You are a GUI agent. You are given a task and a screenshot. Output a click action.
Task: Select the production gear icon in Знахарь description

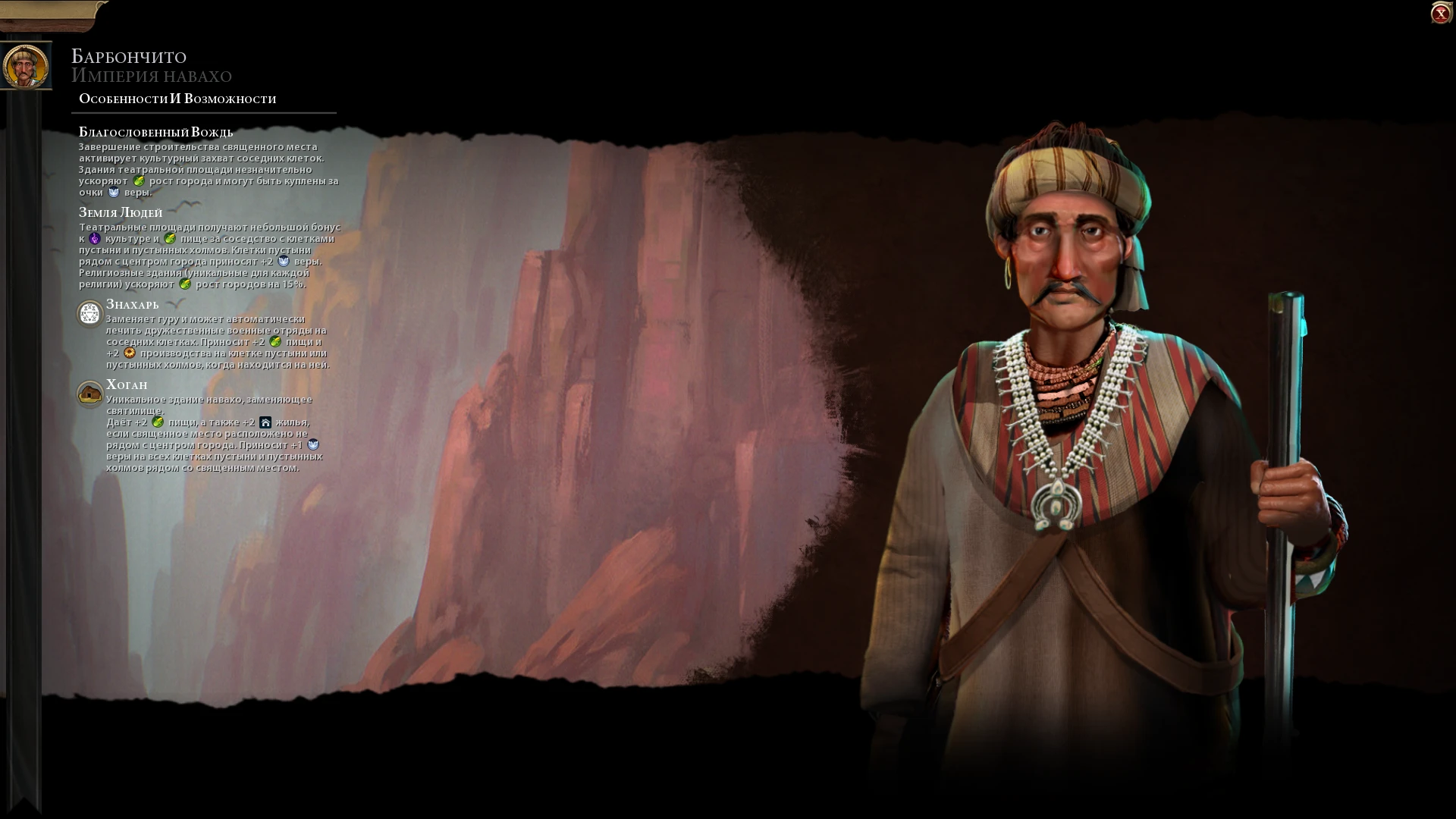coord(129,353)
